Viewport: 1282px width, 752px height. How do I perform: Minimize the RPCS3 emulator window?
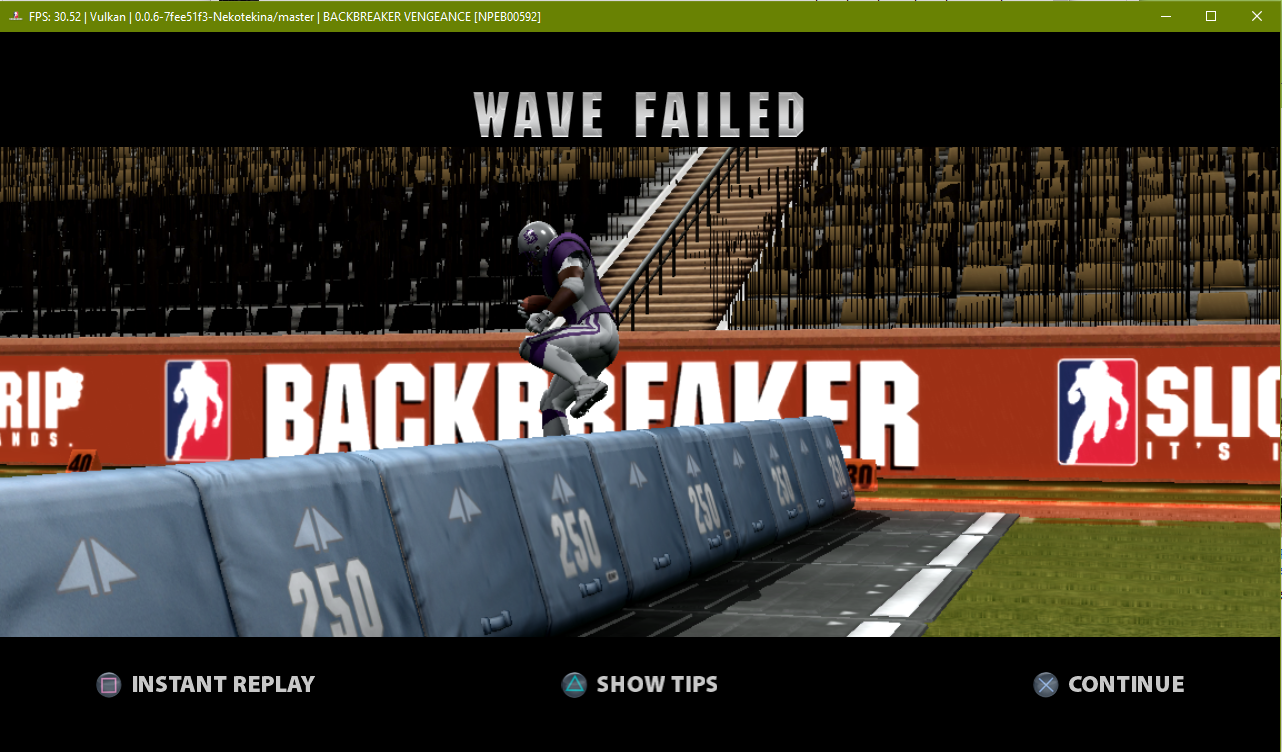(x=1165, y=16)
